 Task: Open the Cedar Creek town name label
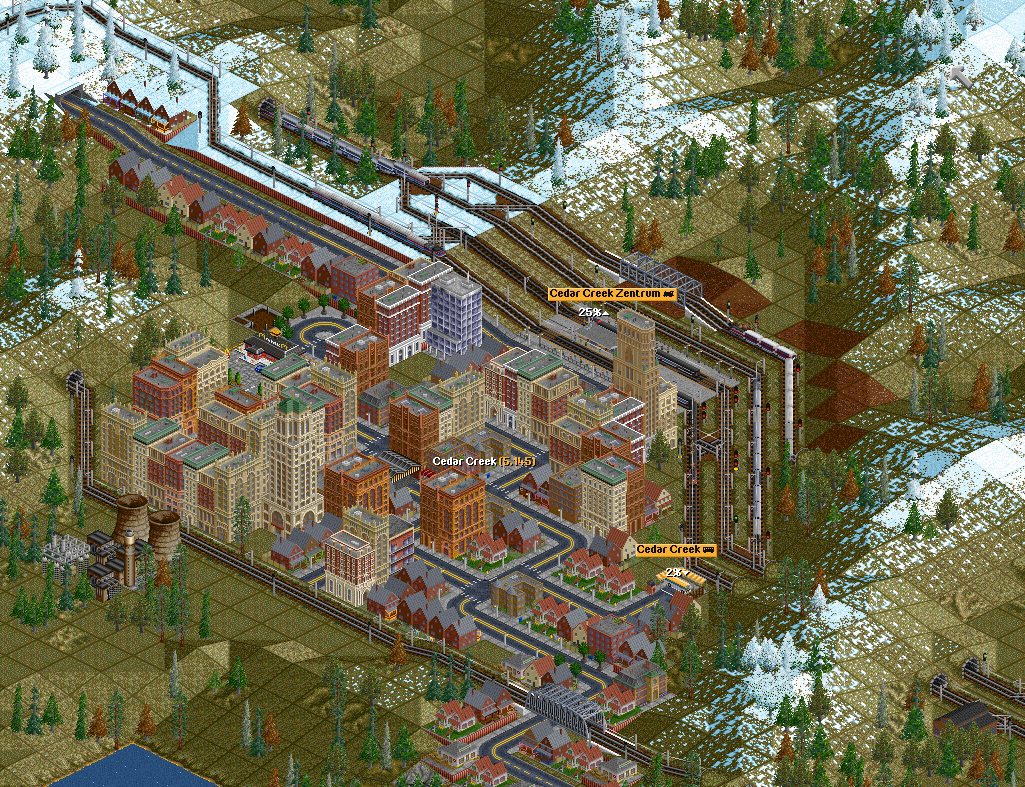click(x=482, y=461)
